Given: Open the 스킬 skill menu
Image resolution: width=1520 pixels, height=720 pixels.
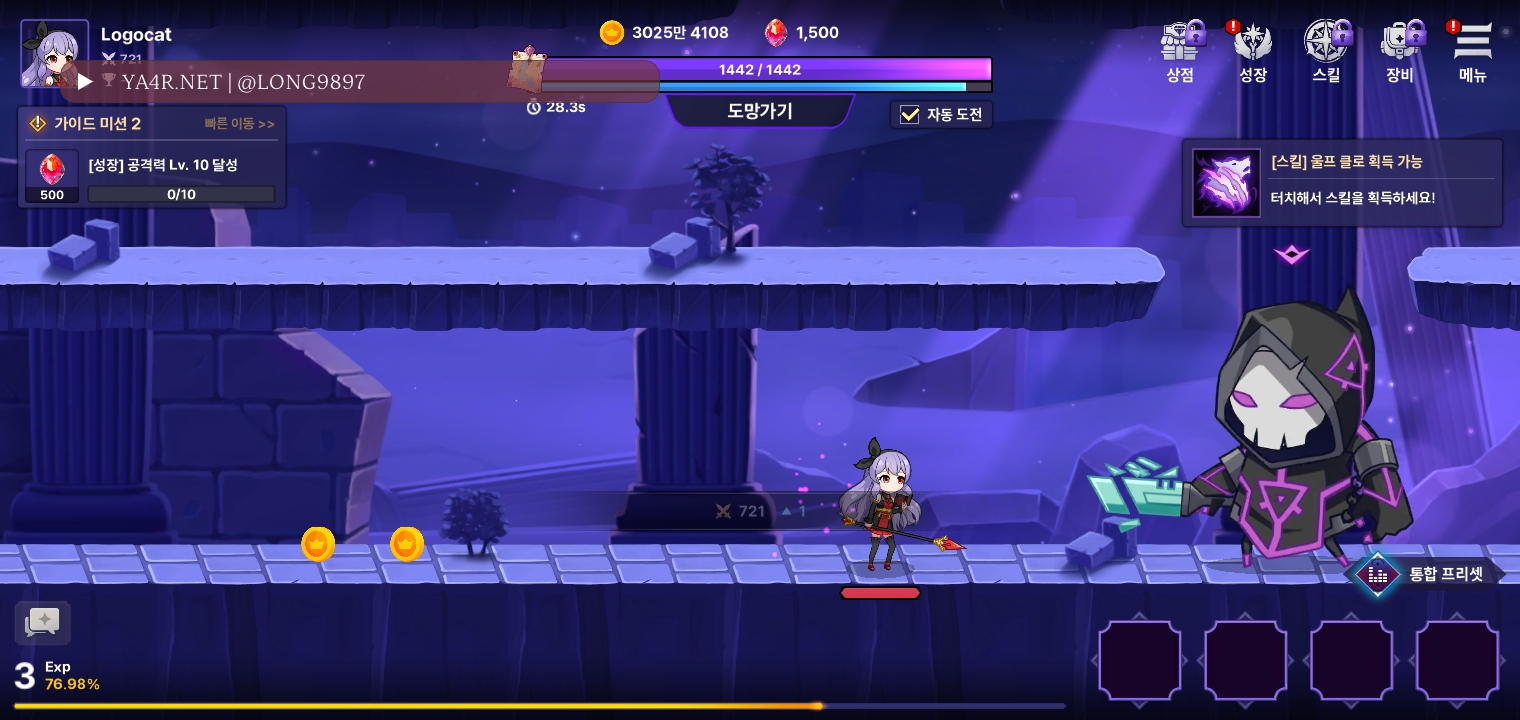Looking at the screenshot, I should coord(1327,51).
